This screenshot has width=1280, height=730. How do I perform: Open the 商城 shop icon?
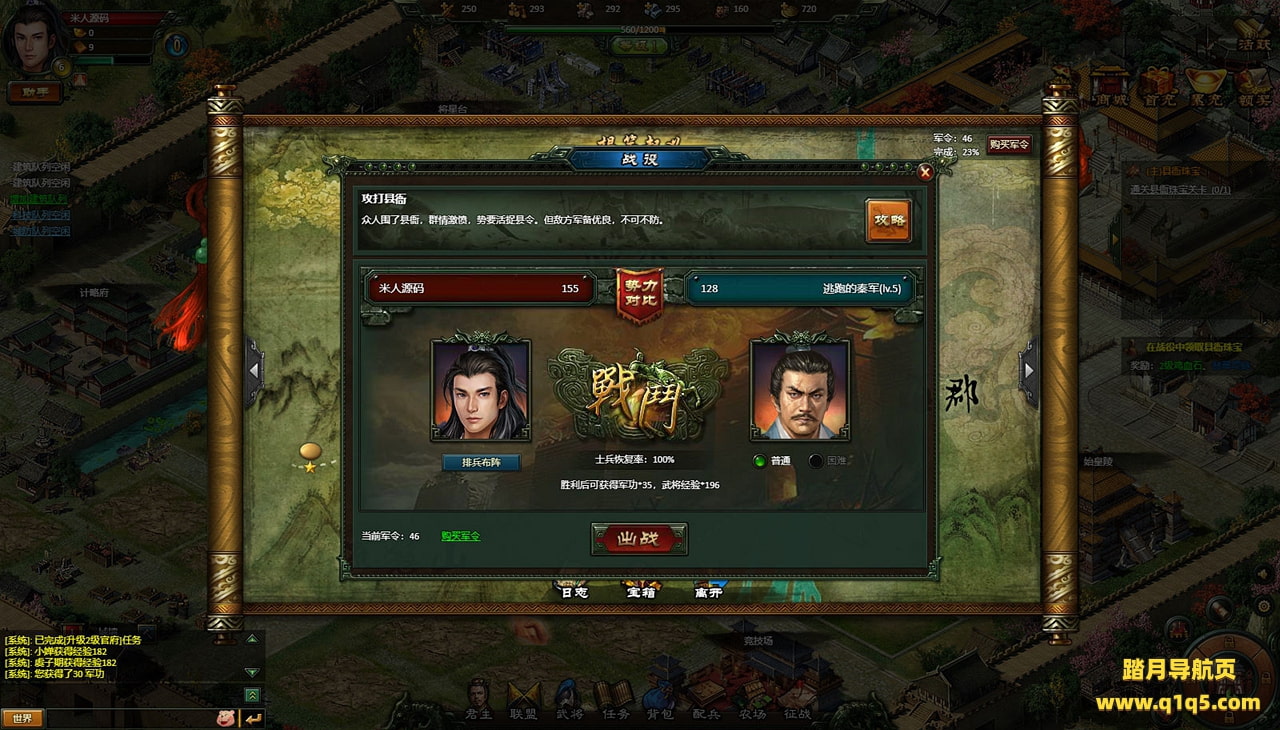pyautogui.click(x=1109, y=87)
